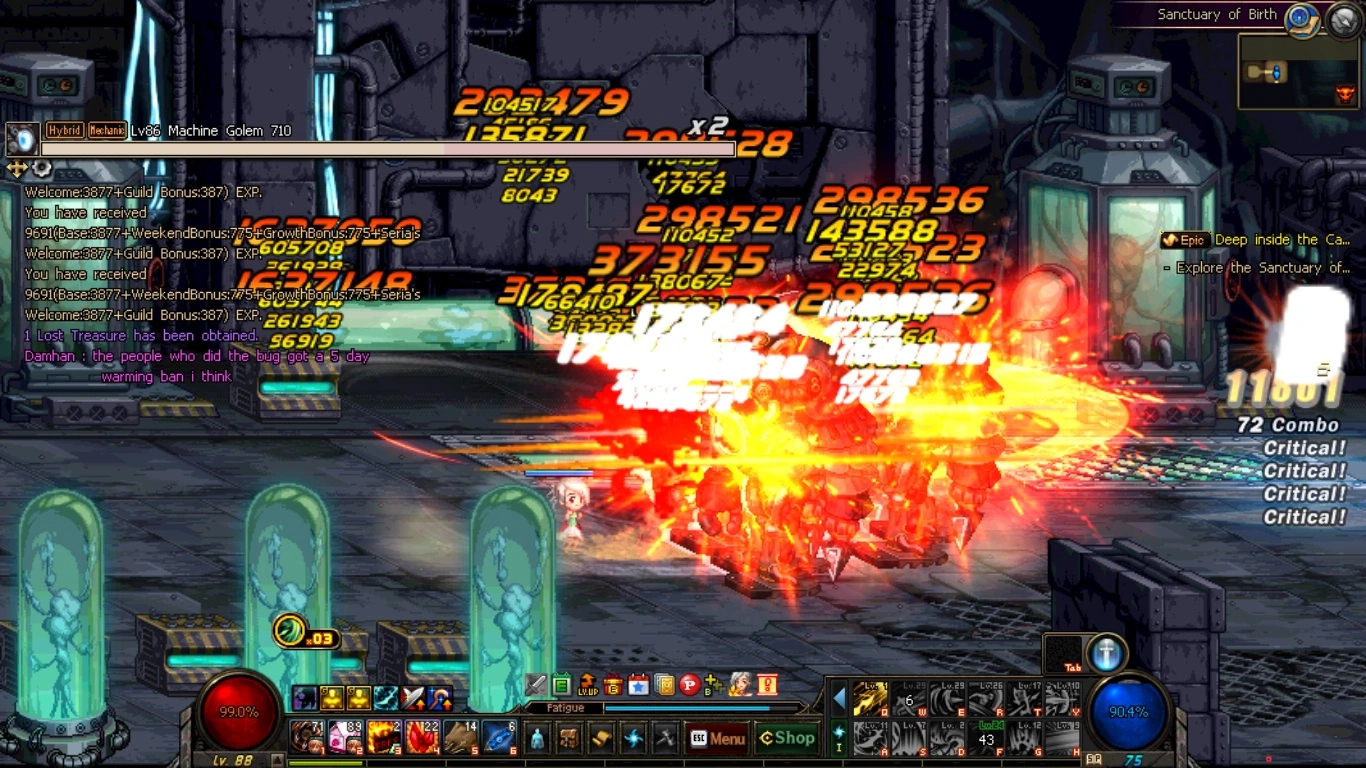Image resolution: width=1366 pixels, height=768 pixels.
Task: Open the compass map icon
Action: click(x=1300, y=17)
